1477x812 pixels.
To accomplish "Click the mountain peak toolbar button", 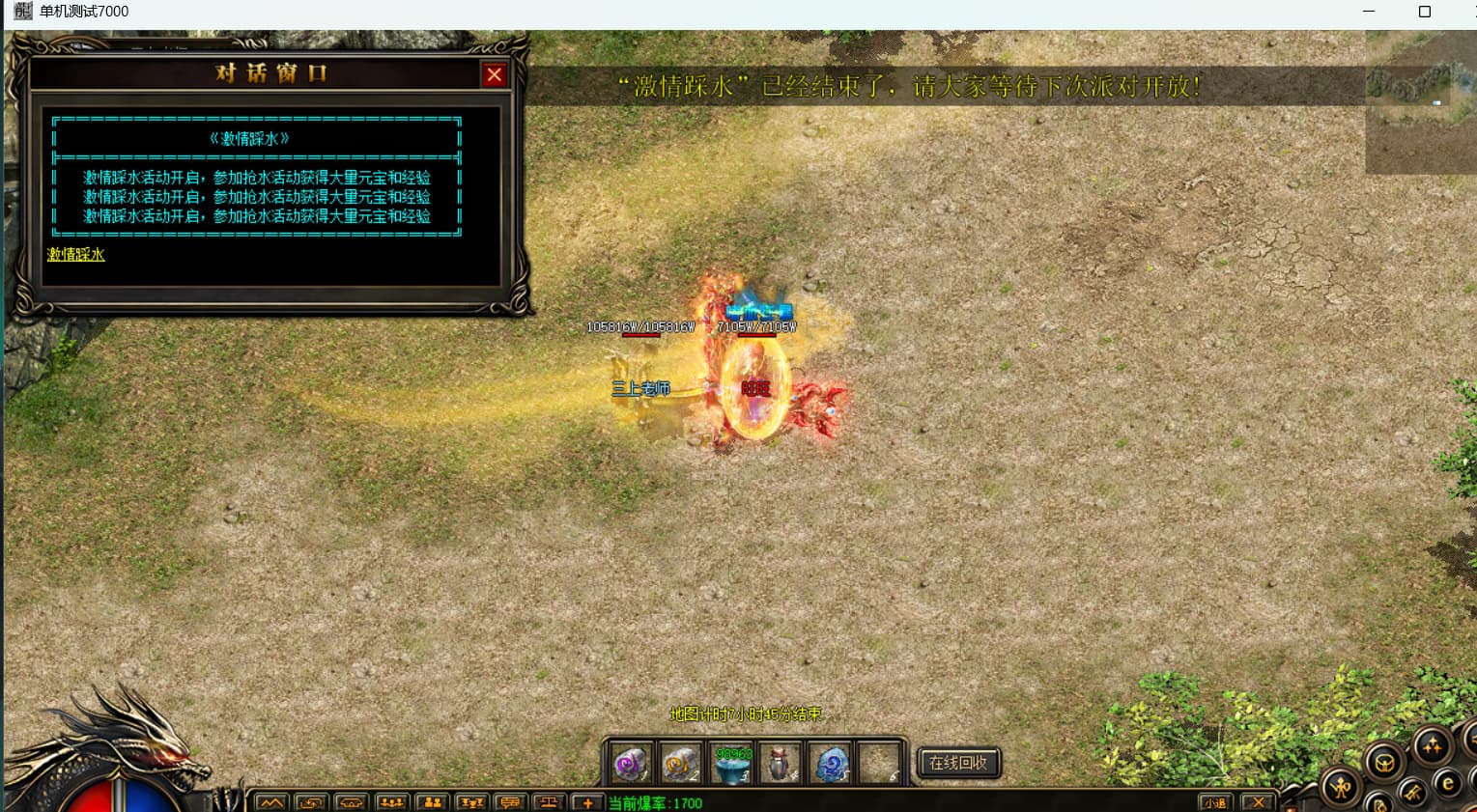I will click(271, 802).
